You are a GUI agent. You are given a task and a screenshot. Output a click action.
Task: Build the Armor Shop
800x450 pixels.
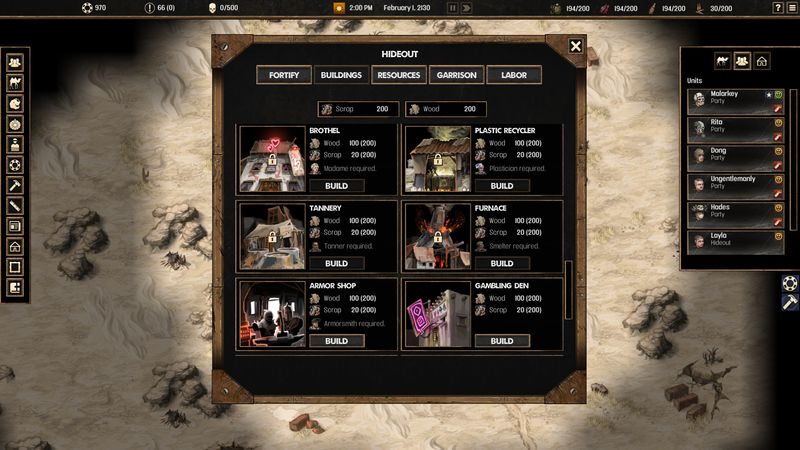point(336,341)
